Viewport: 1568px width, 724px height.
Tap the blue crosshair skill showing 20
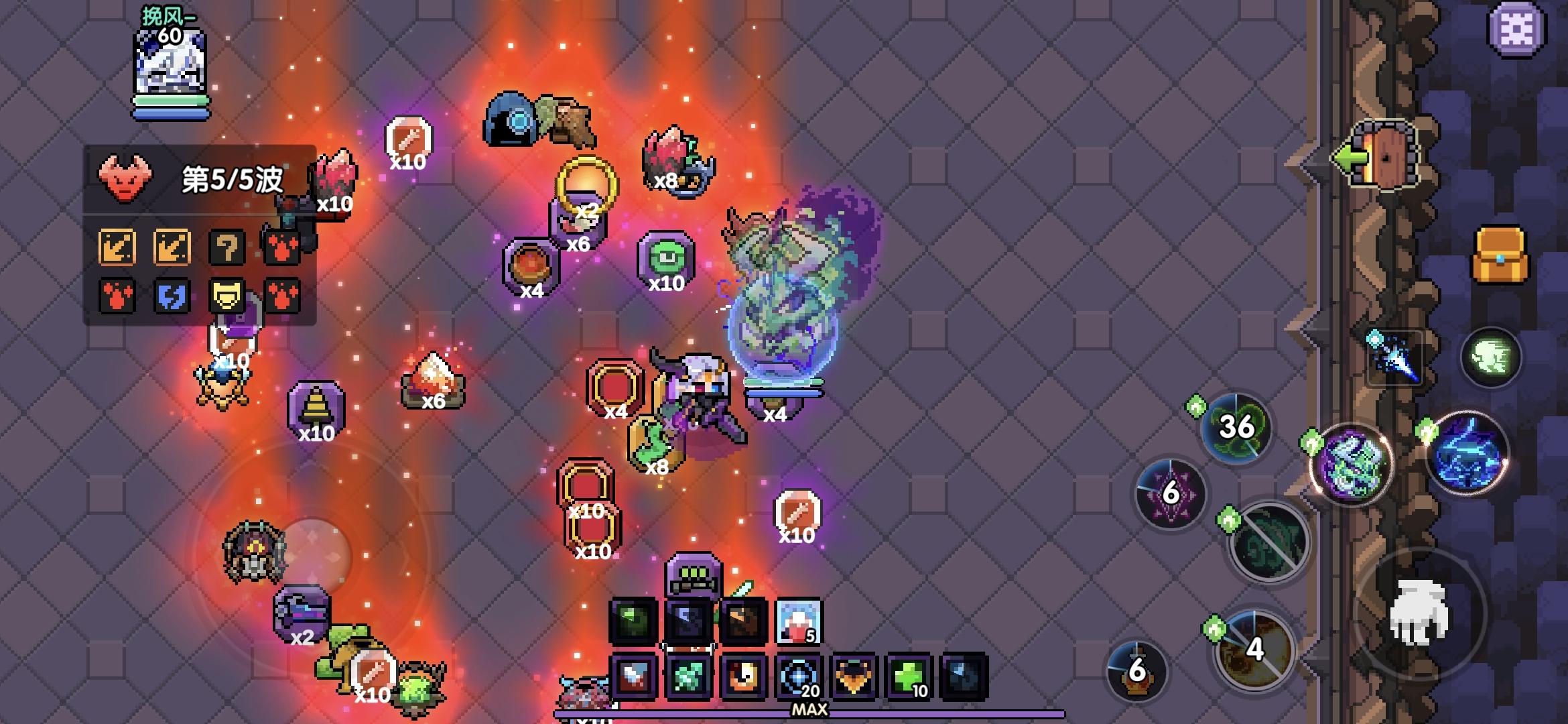point(801,677)
